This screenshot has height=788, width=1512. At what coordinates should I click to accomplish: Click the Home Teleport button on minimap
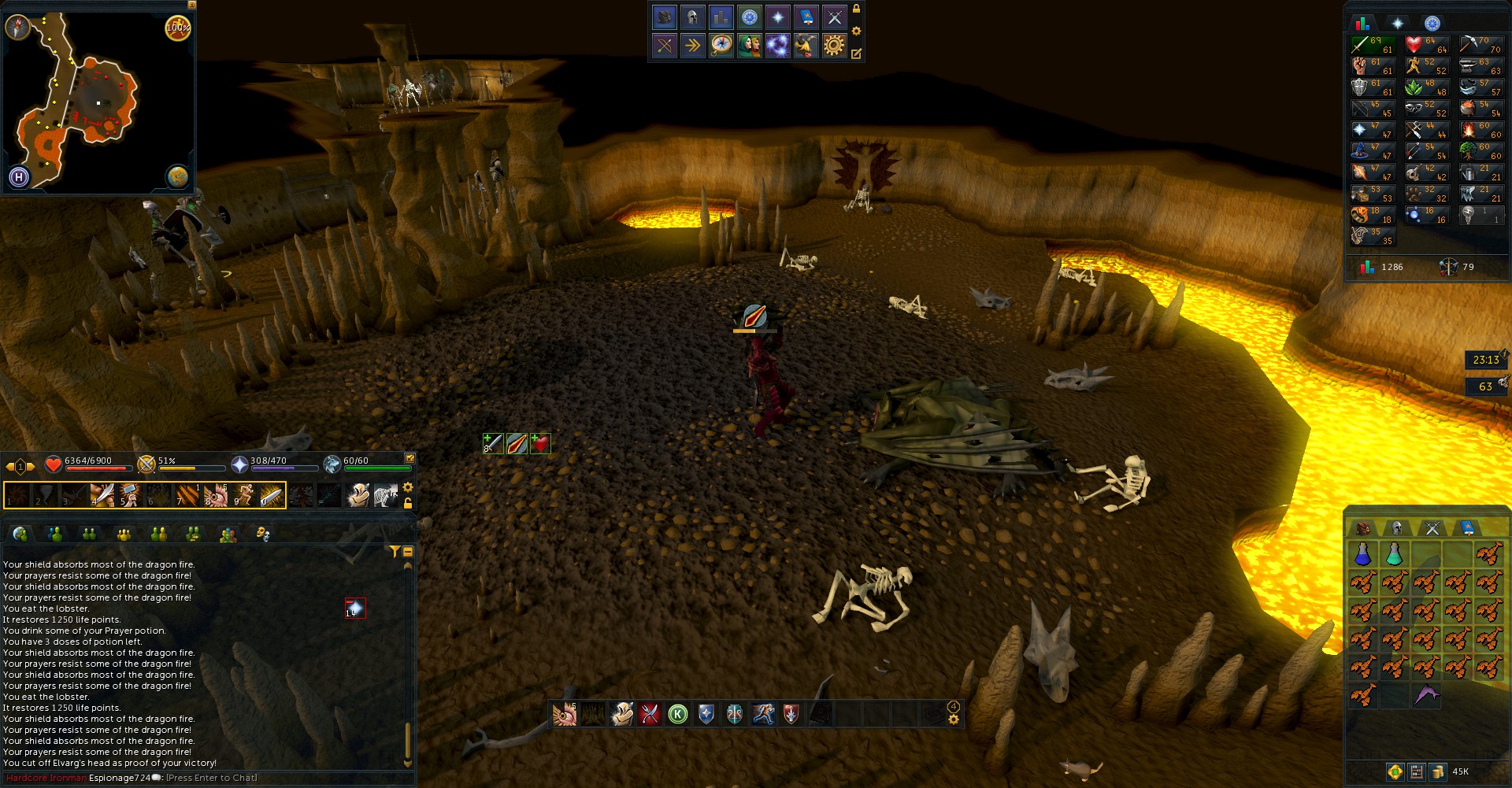19,177
